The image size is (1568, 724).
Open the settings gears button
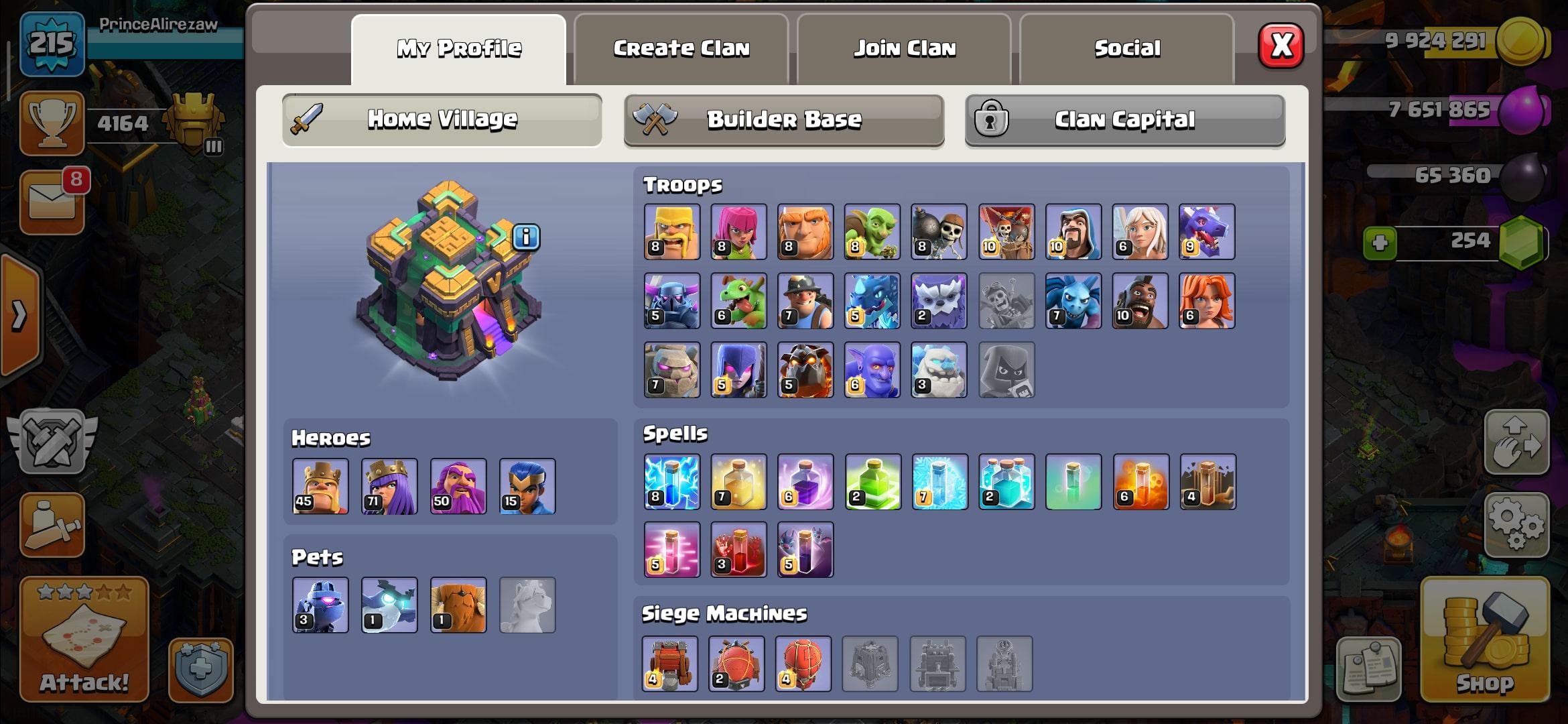click(1516, 525)
